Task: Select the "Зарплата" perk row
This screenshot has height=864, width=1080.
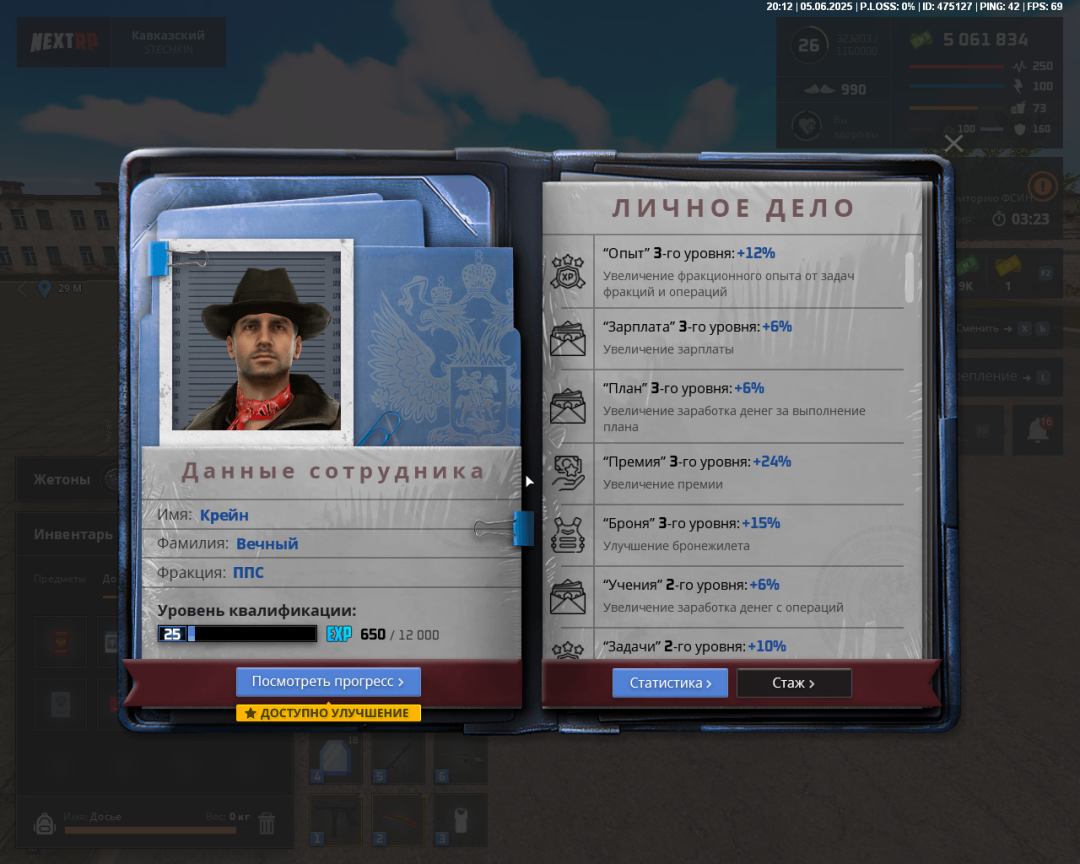Action: (727, 337)
